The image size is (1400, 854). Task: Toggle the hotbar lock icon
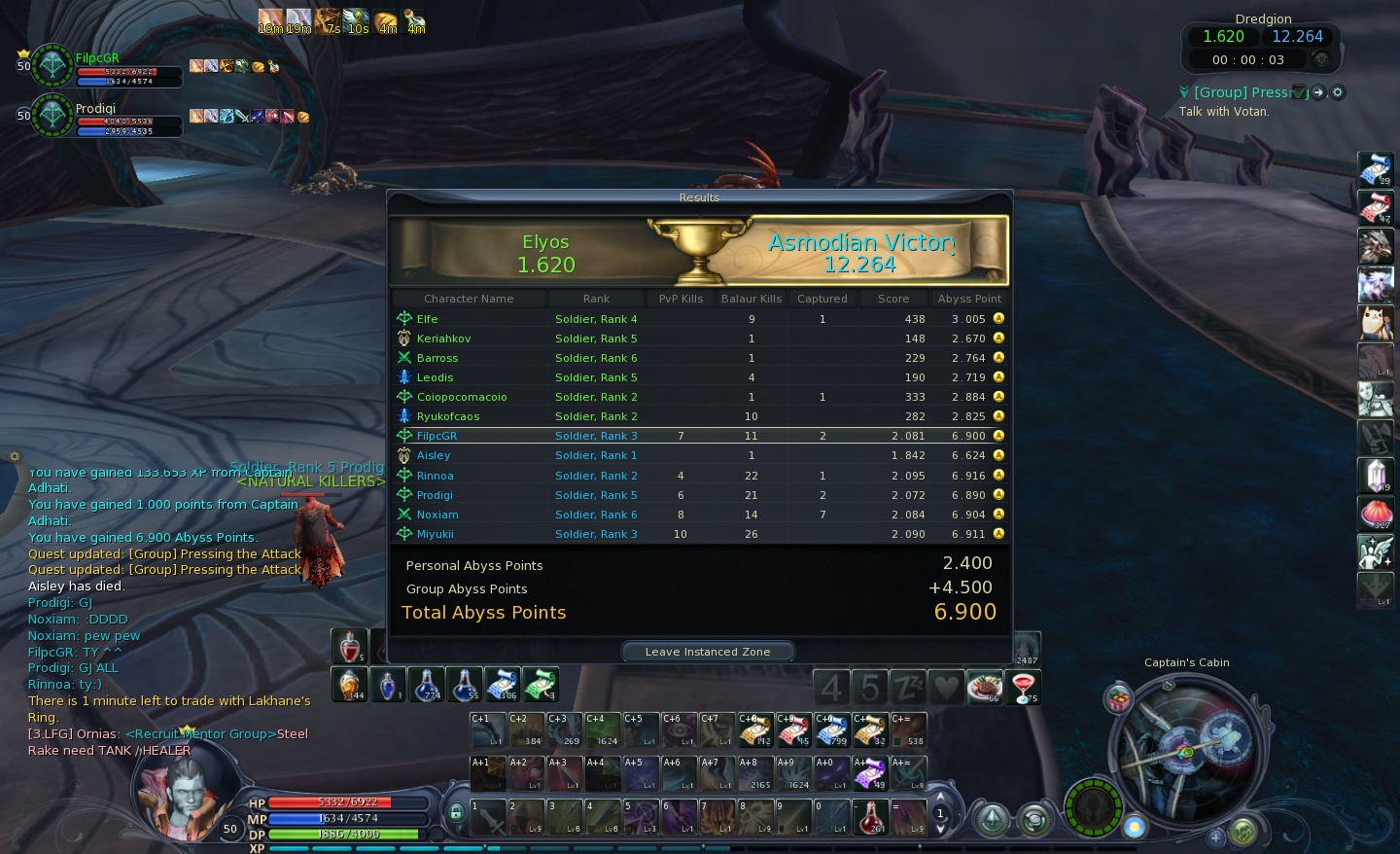point(455,811)
